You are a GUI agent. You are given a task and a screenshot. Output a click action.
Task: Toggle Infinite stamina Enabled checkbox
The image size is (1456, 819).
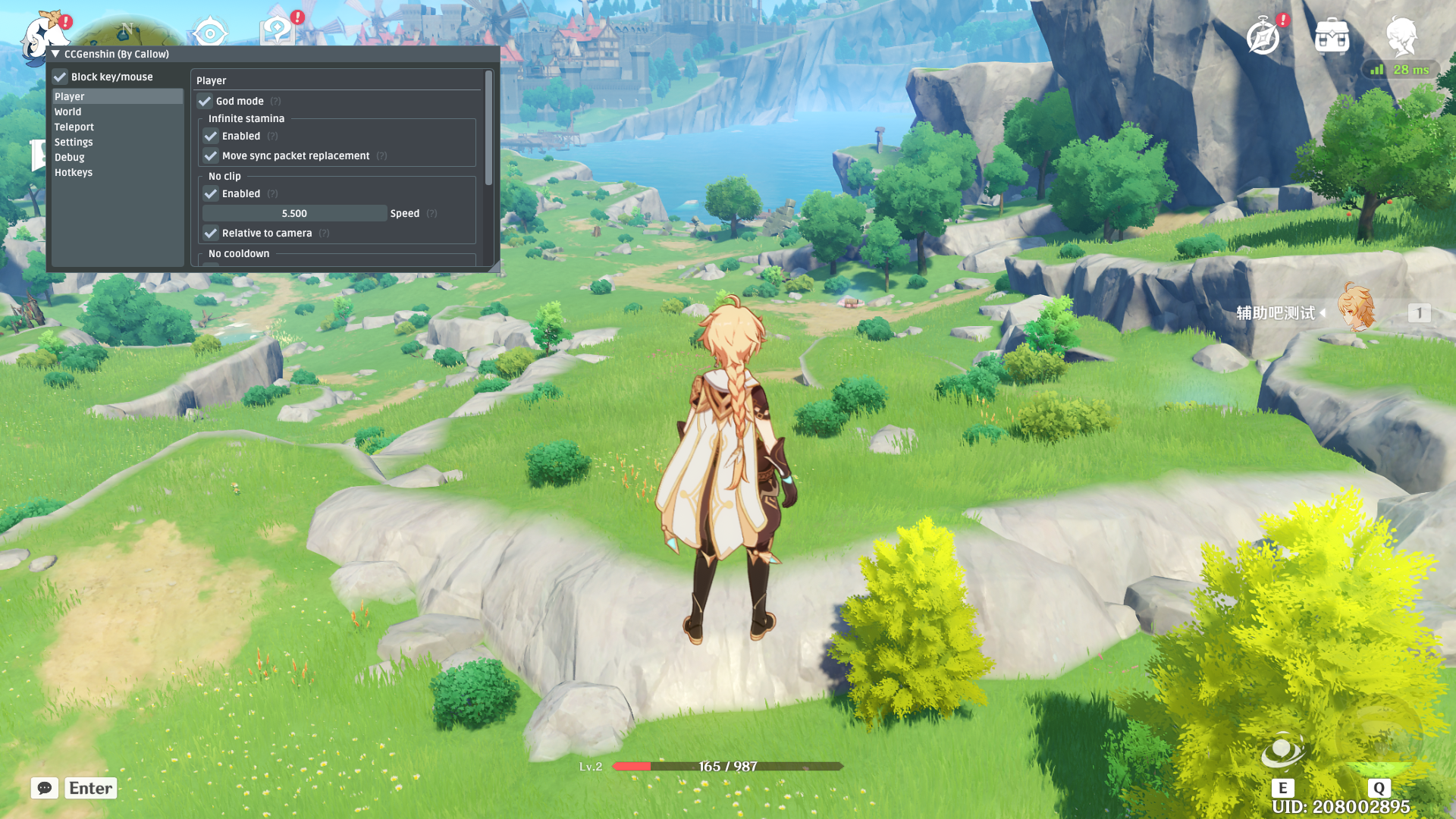coord(211,136)
